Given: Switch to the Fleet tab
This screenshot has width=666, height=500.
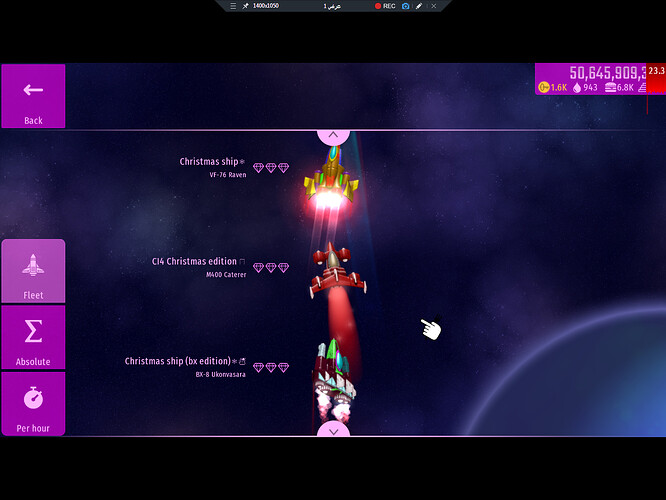Looking at the screenshot, I should (x=33, y=271).
